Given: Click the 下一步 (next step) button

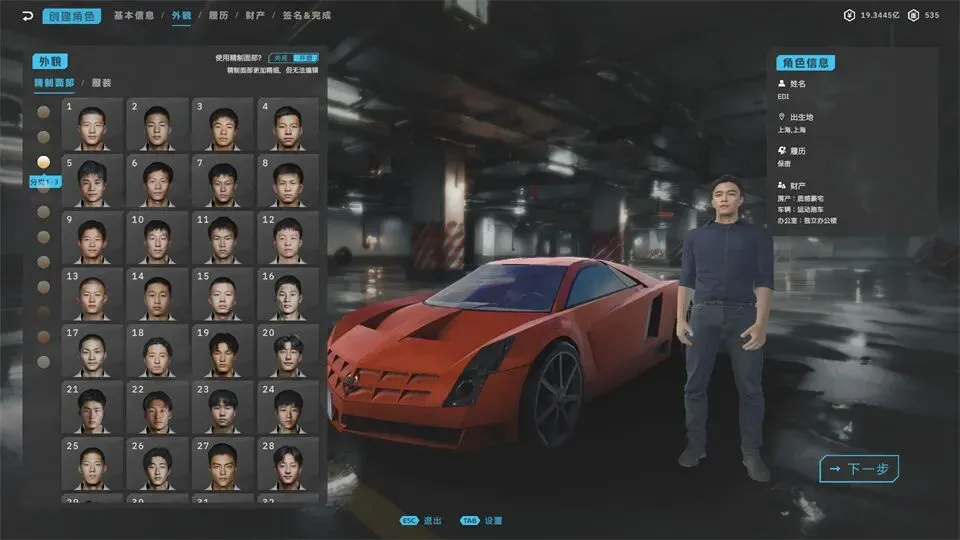Looking at the screenshot, I should pos(859,468).
